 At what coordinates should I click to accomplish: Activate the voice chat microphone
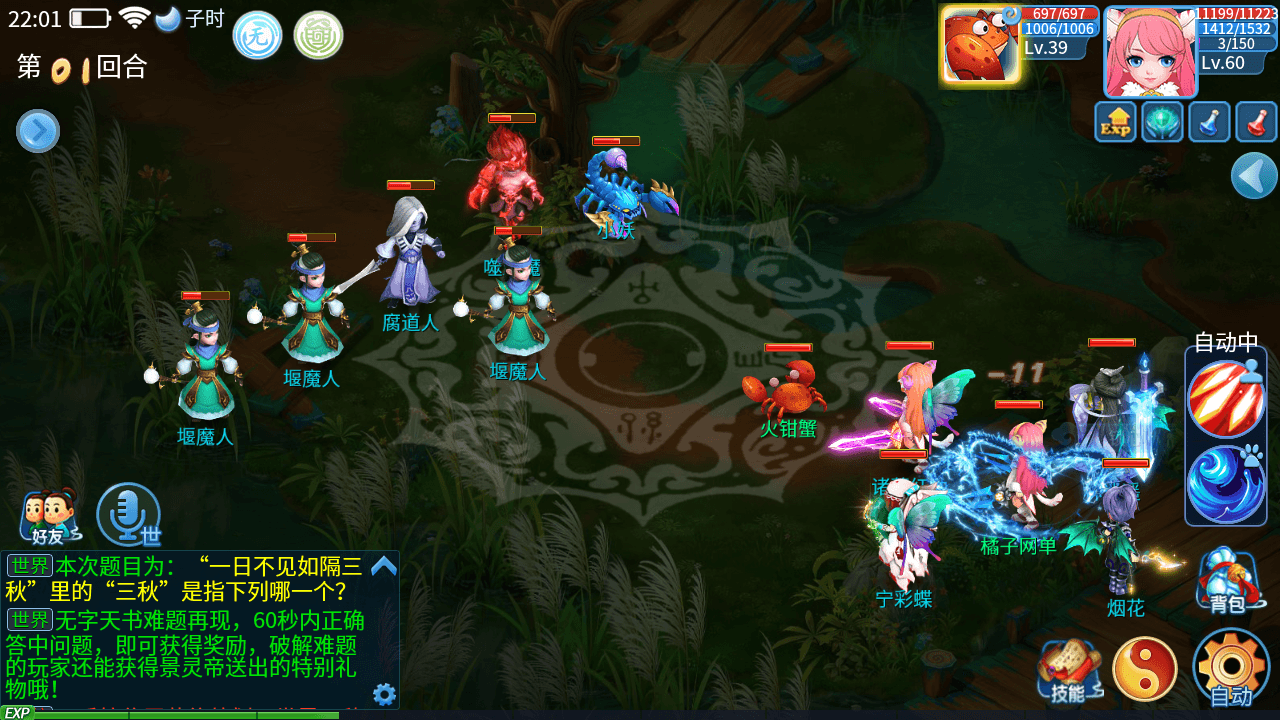point(128,513)
